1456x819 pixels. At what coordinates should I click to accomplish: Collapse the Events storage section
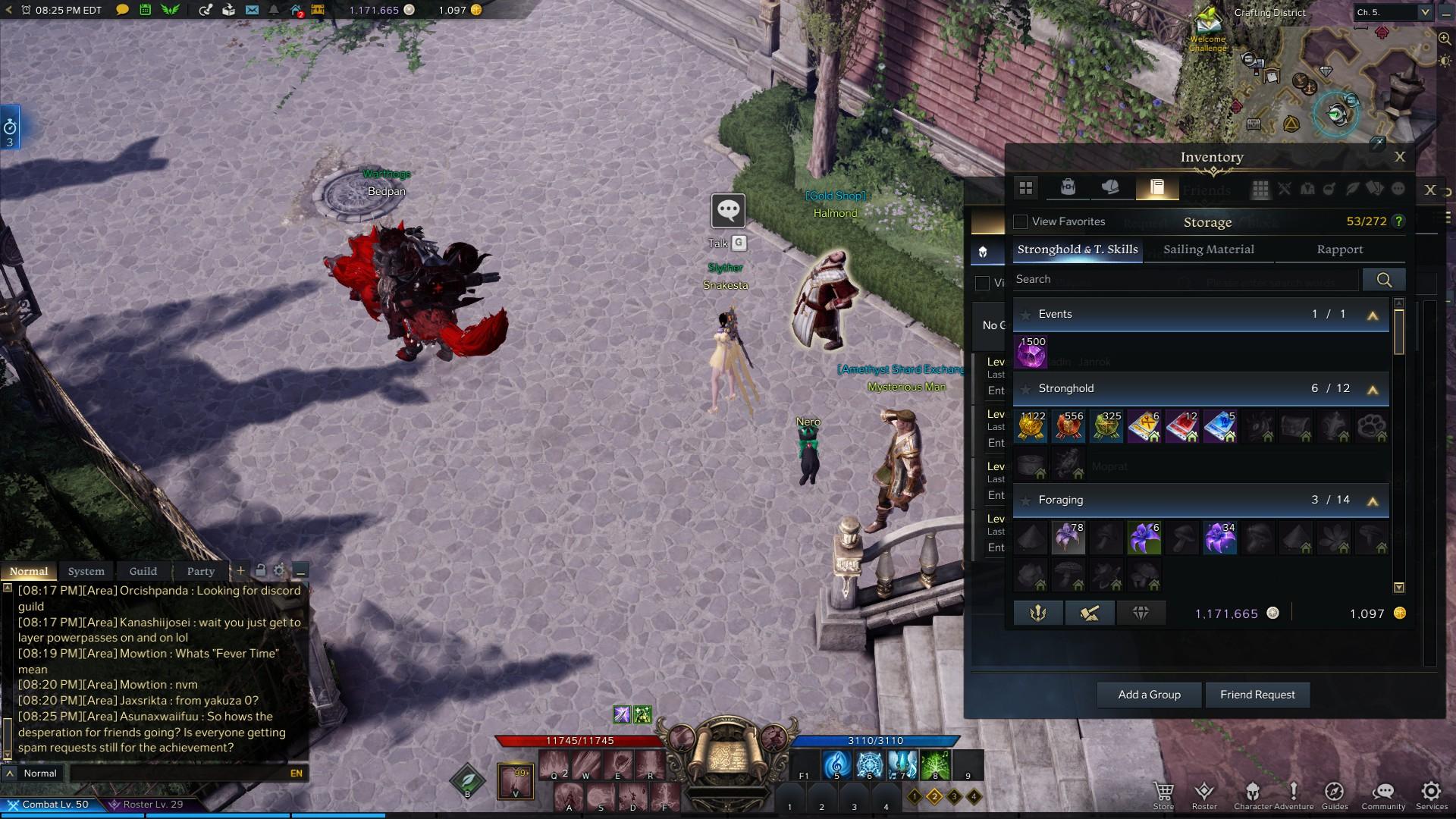[x=1372, y=315]
